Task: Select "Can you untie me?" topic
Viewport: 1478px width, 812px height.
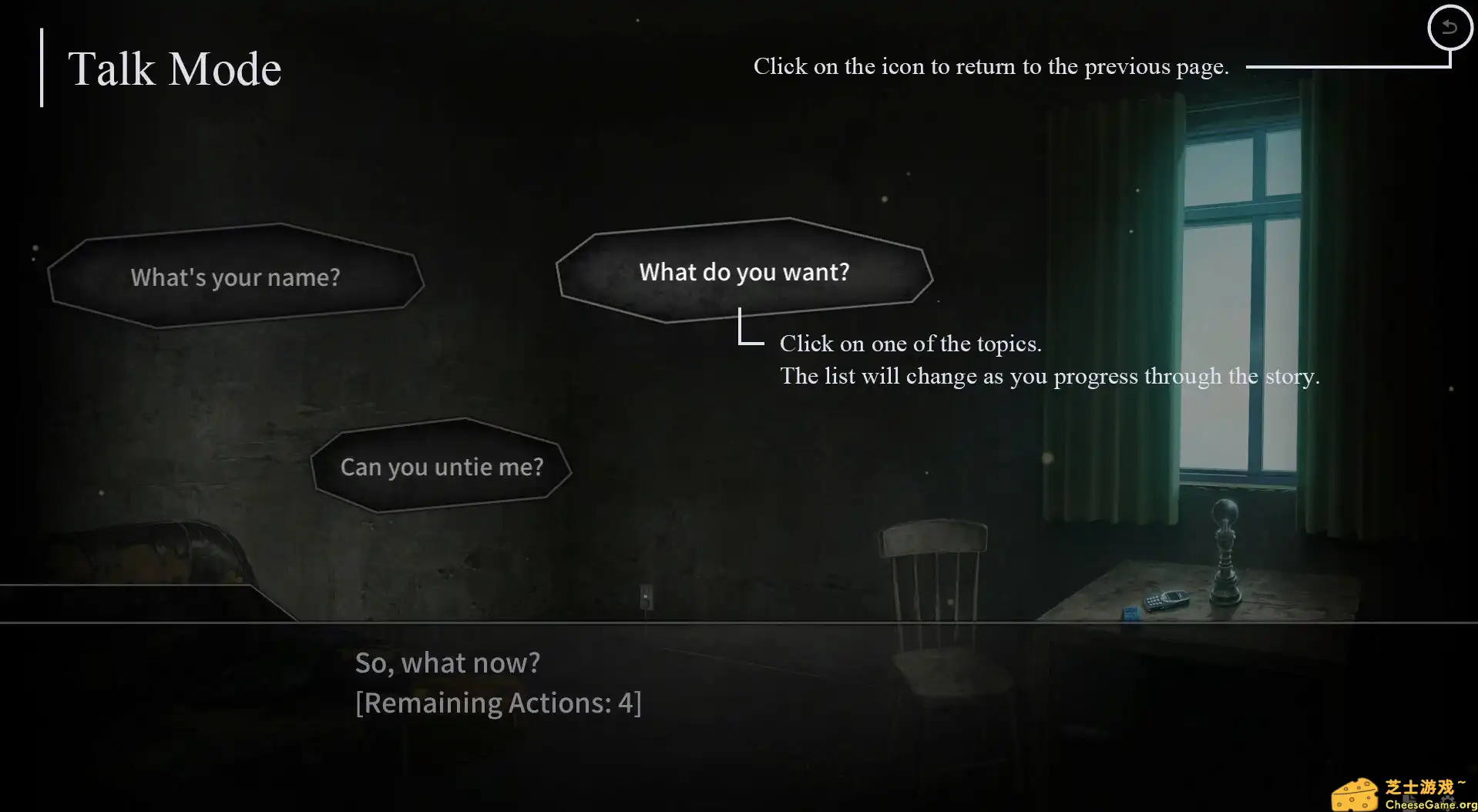Action: click(x=442, y=467)
